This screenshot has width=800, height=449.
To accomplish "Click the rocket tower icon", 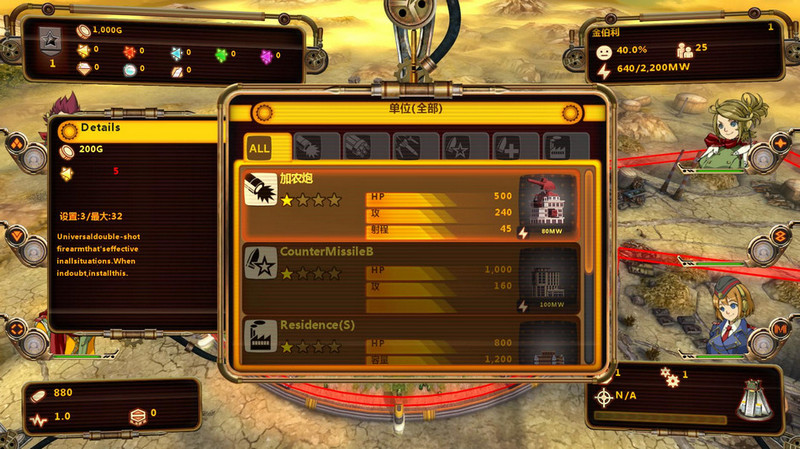I will (755, 402).
